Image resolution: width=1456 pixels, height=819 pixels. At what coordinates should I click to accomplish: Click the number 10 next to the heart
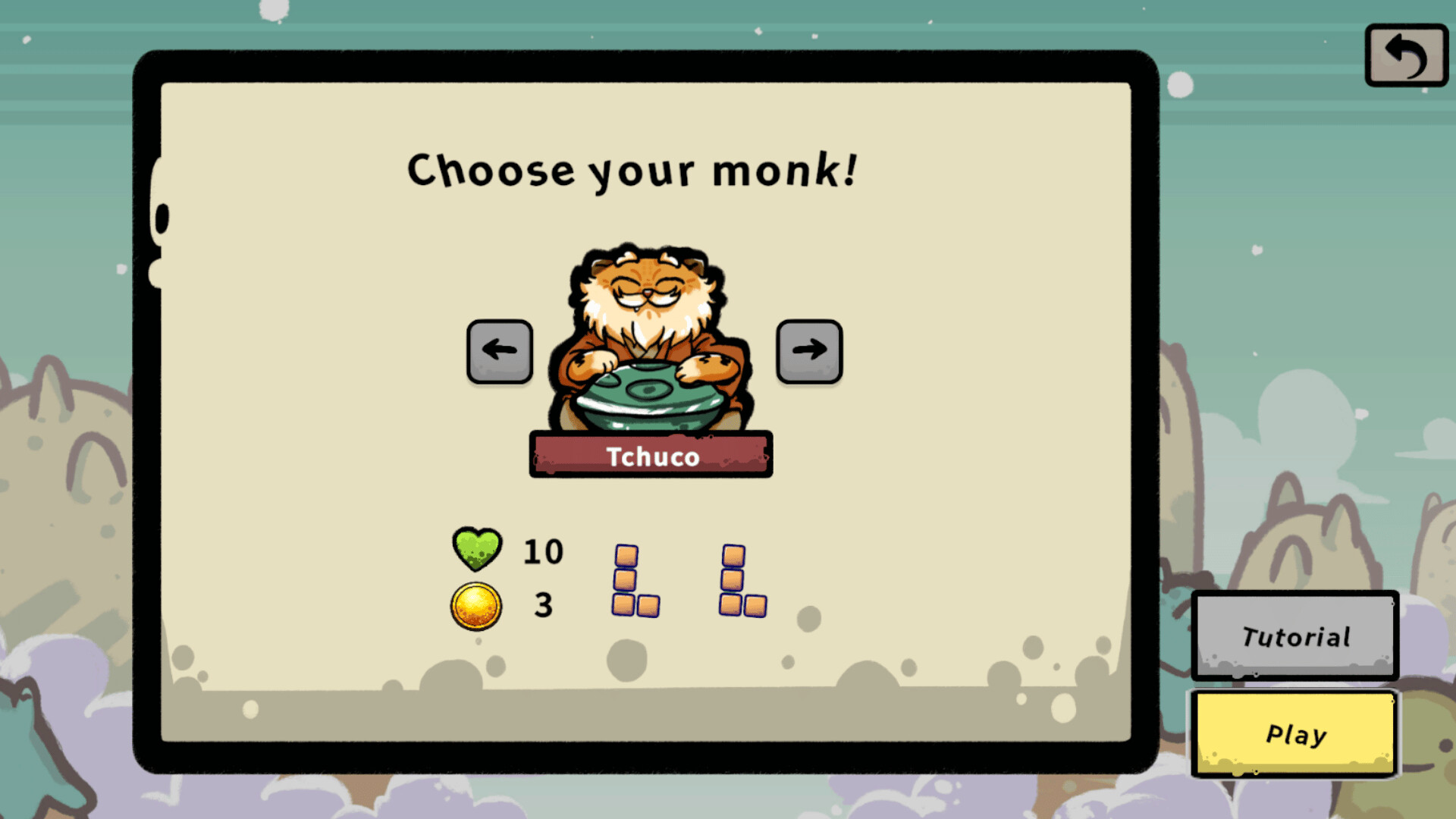click(543, 551)
